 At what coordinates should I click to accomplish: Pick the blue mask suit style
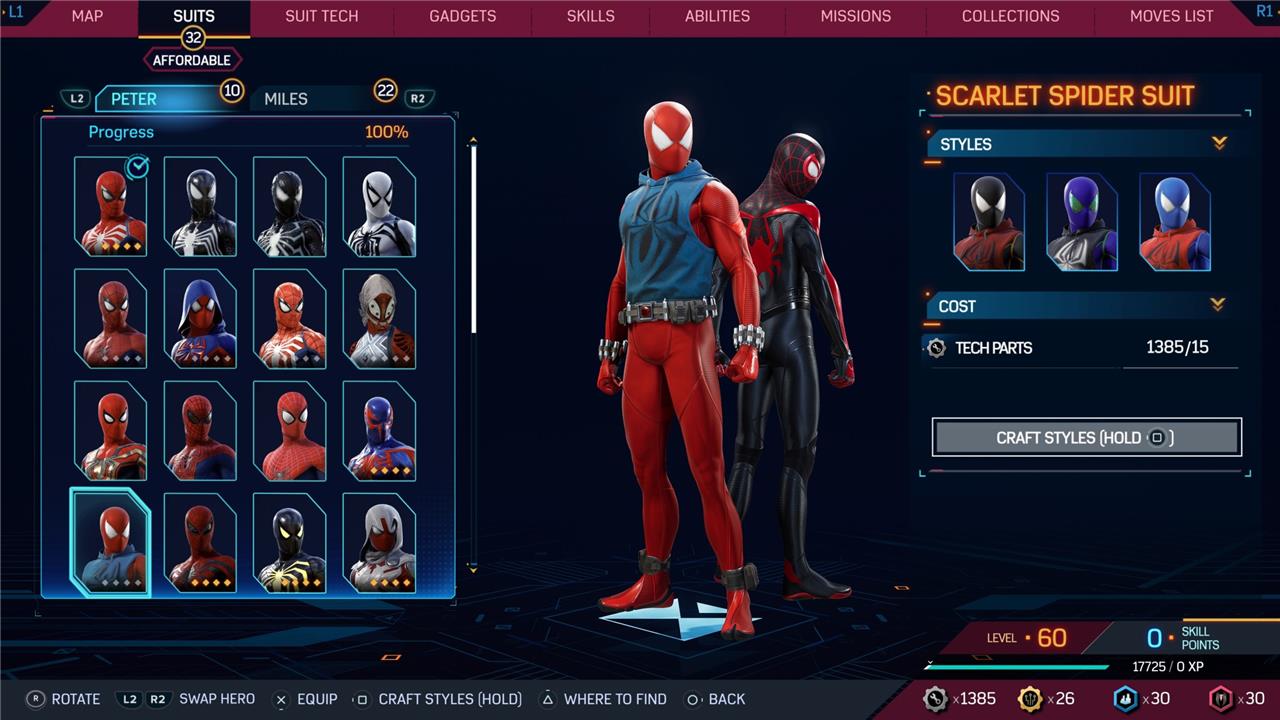point(1174,222)
